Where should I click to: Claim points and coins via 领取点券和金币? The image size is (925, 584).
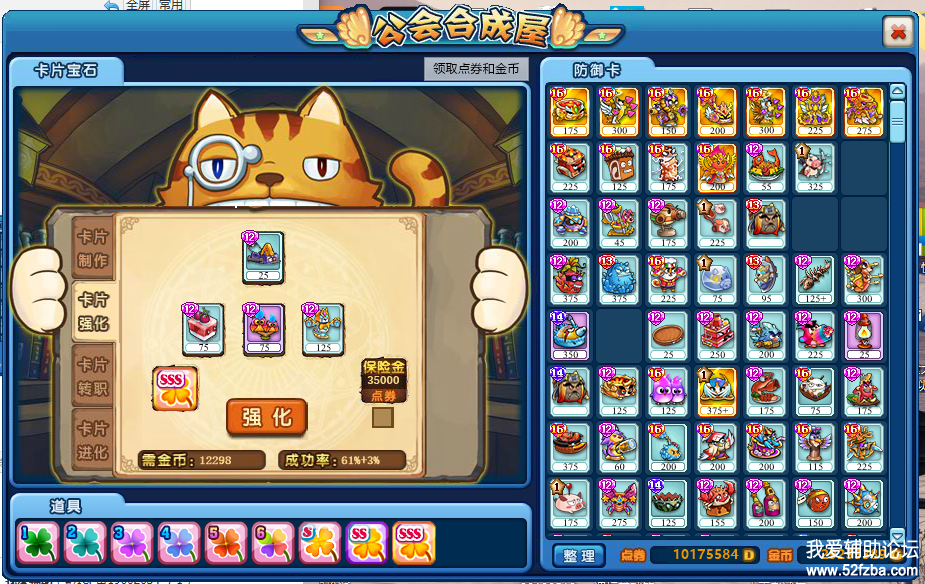476,69
